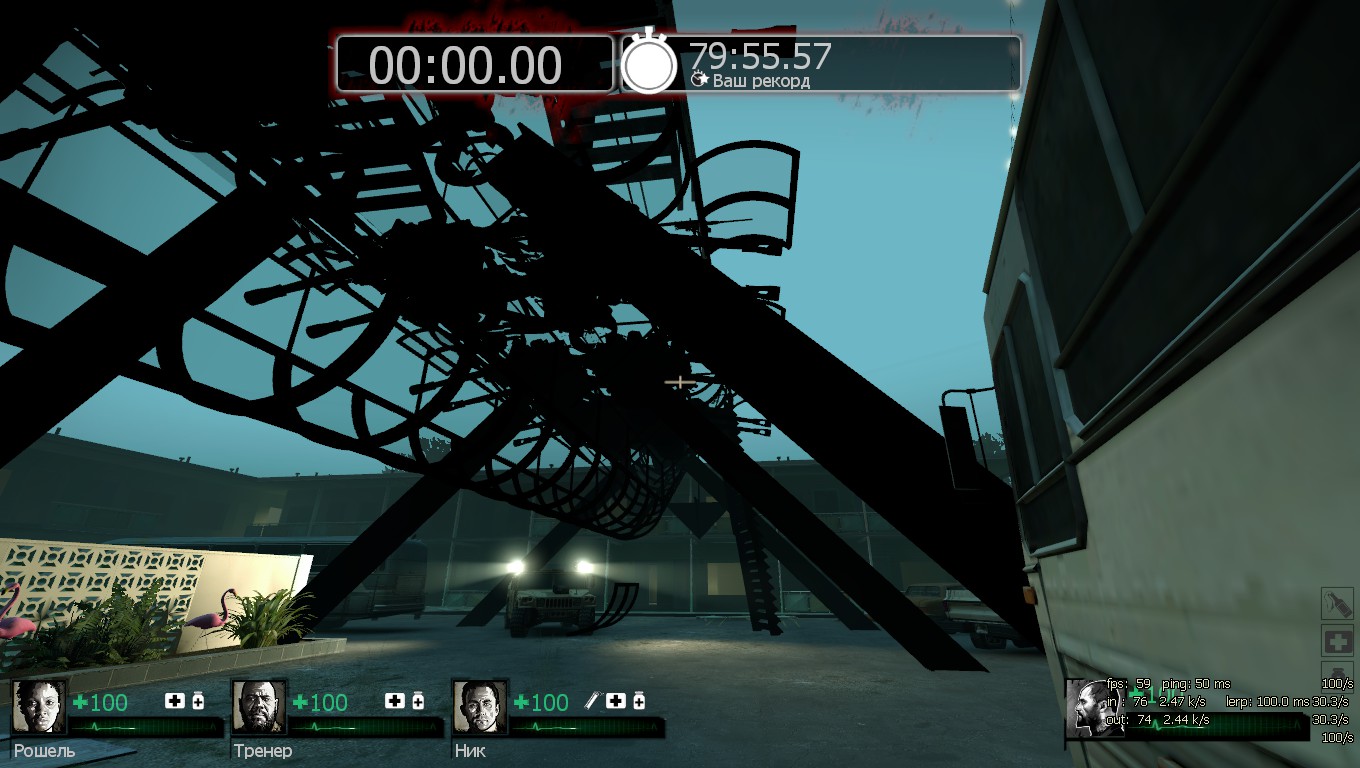The width and height of the screenshot is (1360, 768).
Task: Click Тренер's first aid kit icon
Action: (395, 701)
